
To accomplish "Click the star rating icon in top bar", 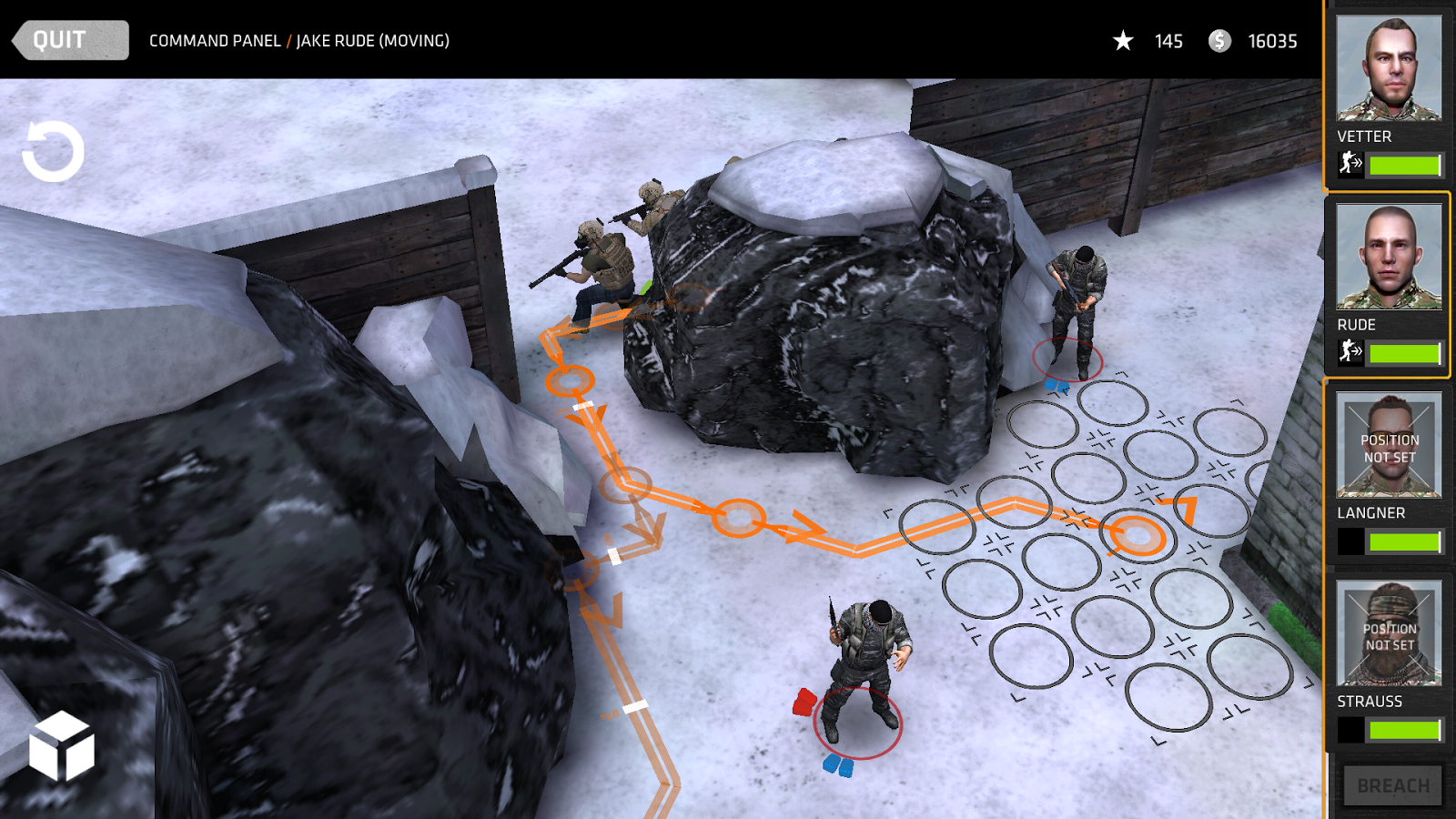I will click(x=1125, y=41).
